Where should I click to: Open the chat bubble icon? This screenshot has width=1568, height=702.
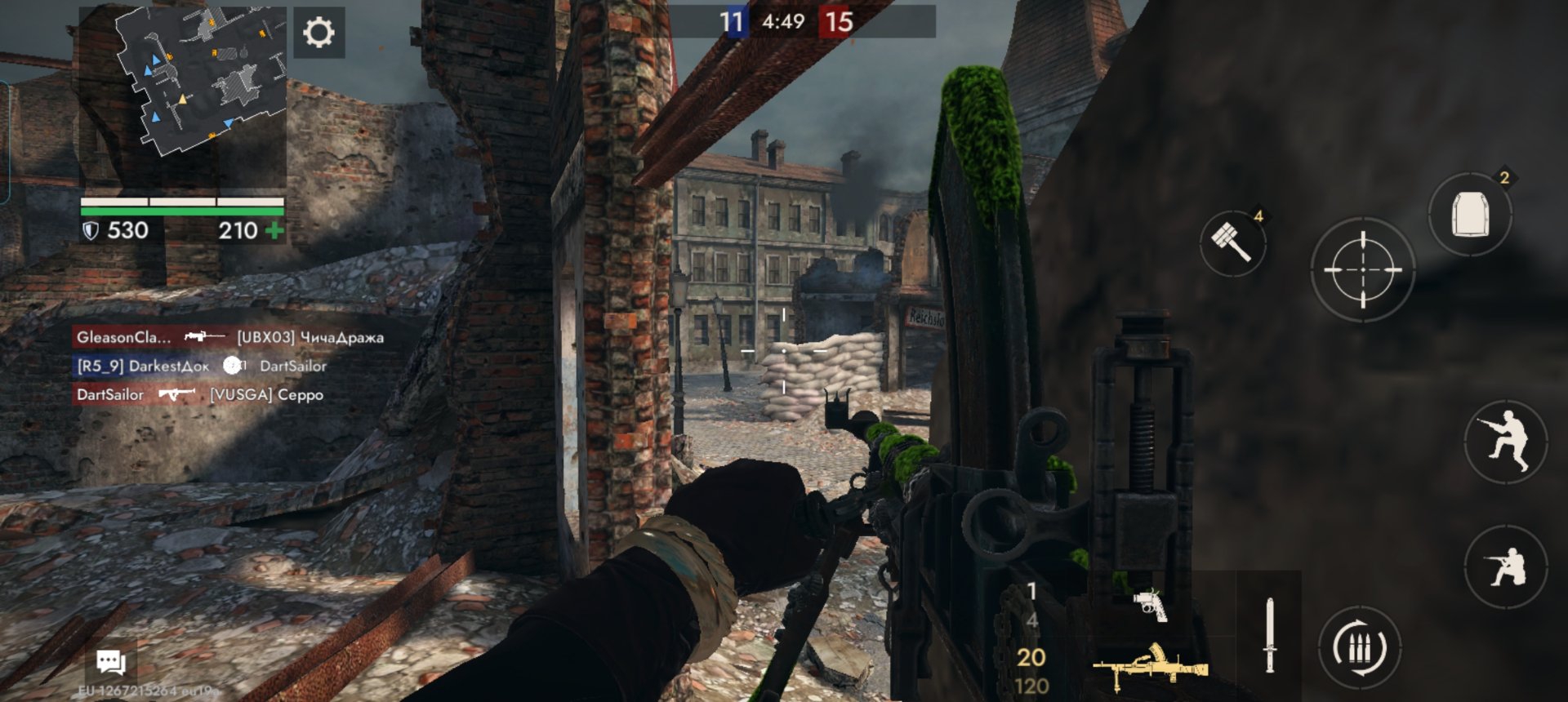110,661
